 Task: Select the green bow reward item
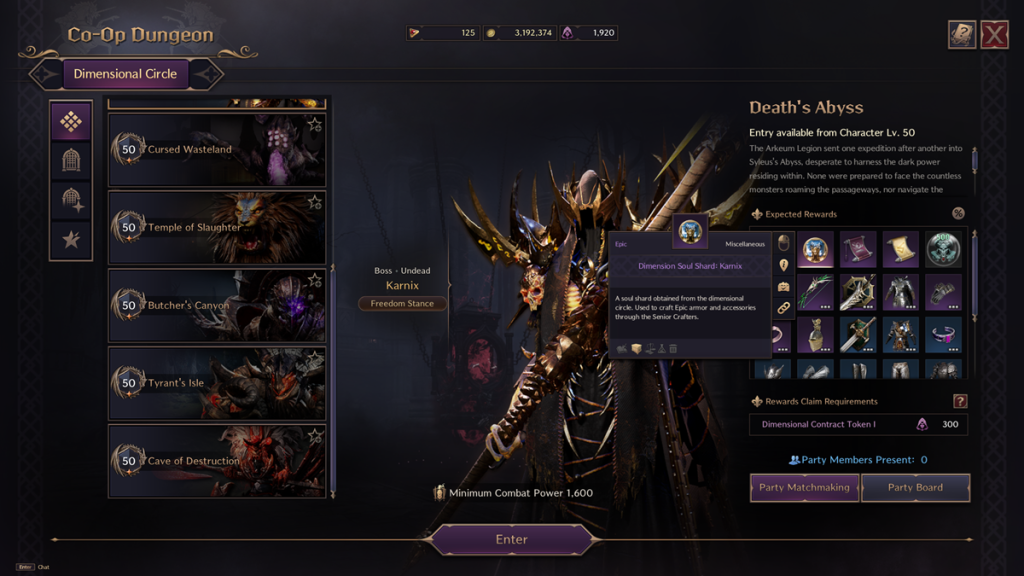tap(817, 292)
